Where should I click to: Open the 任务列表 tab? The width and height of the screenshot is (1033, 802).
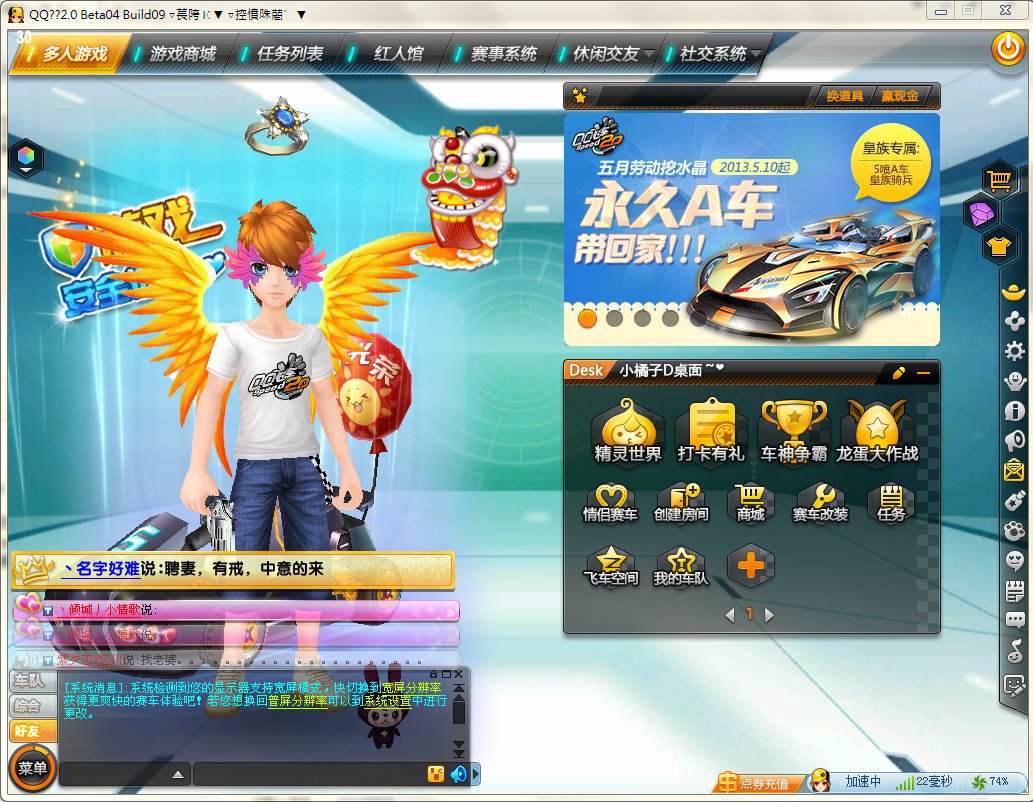[x=290, y=54]
